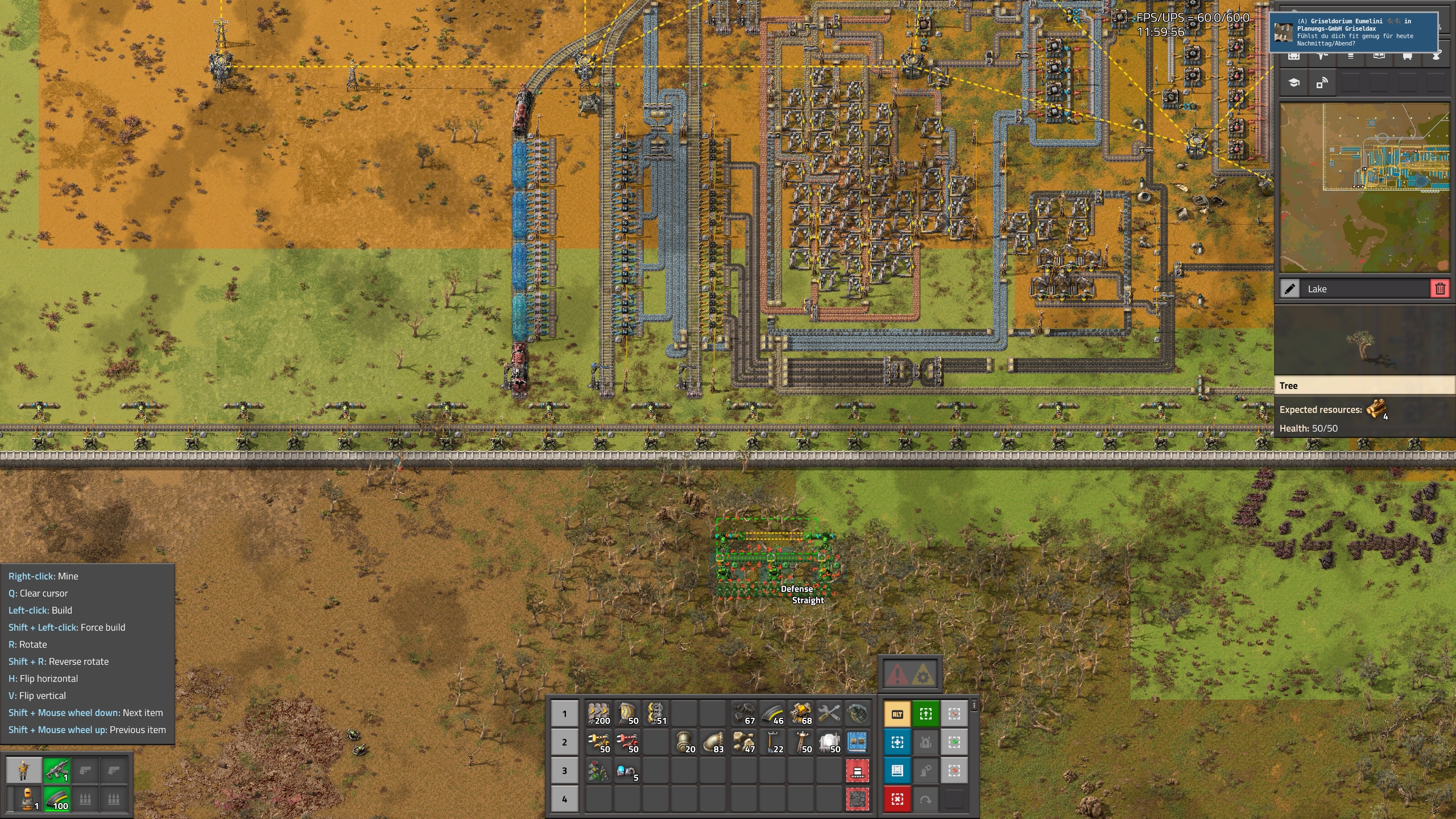Open the alerts warning panel

[911, 675]
